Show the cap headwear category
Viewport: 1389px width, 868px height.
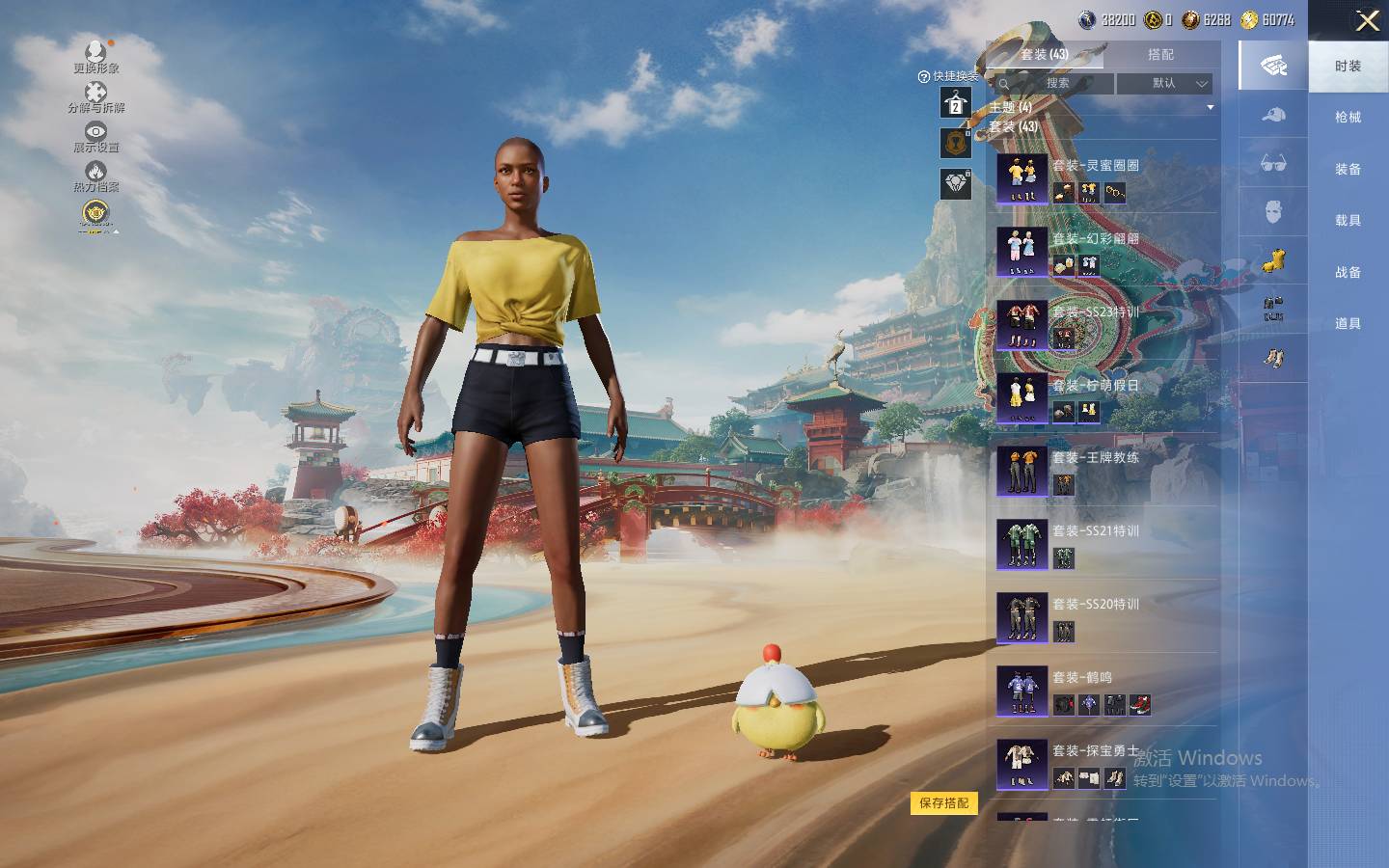(1273, 115)
